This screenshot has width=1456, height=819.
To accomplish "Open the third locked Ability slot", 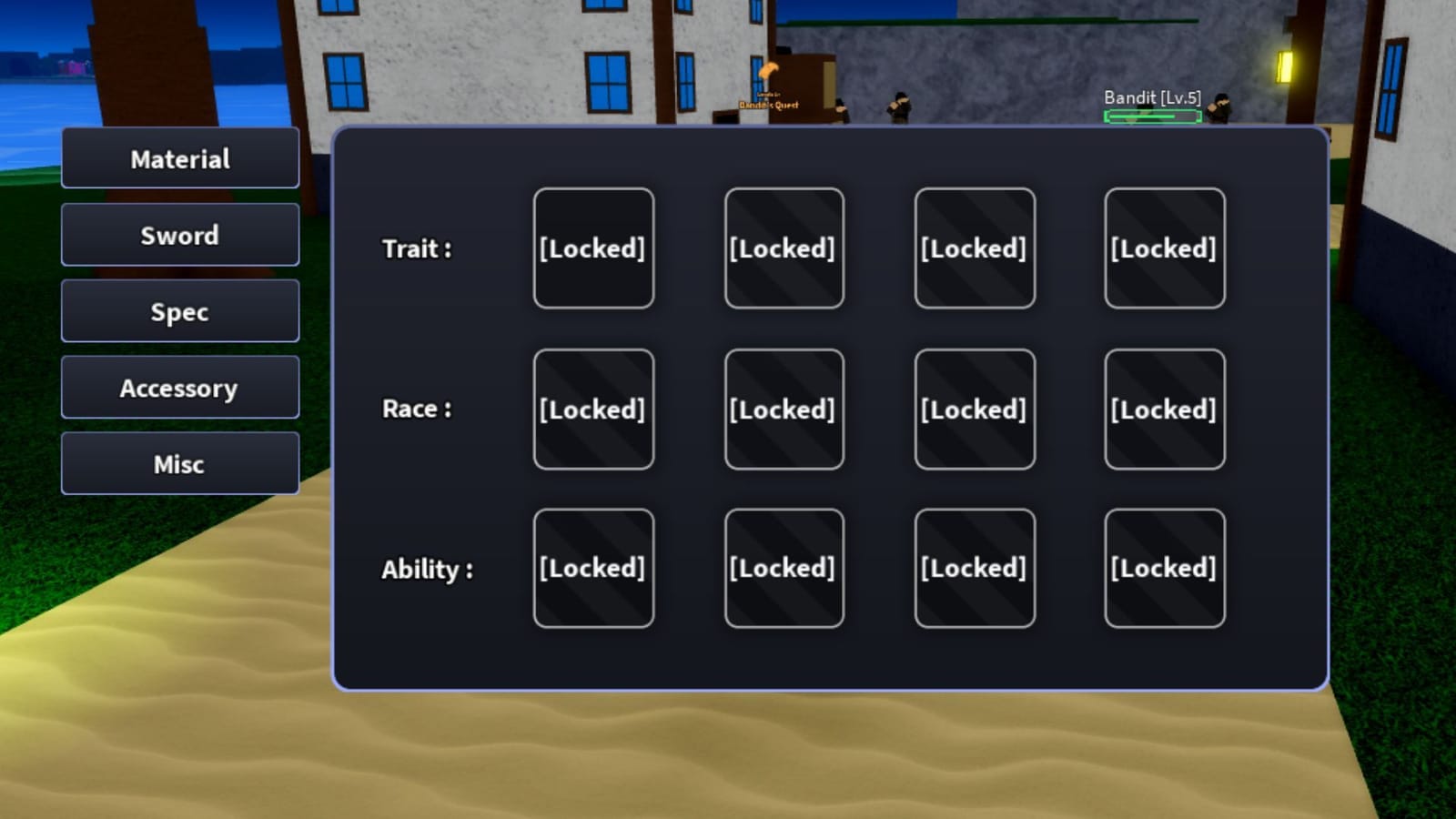I will 974,568.
